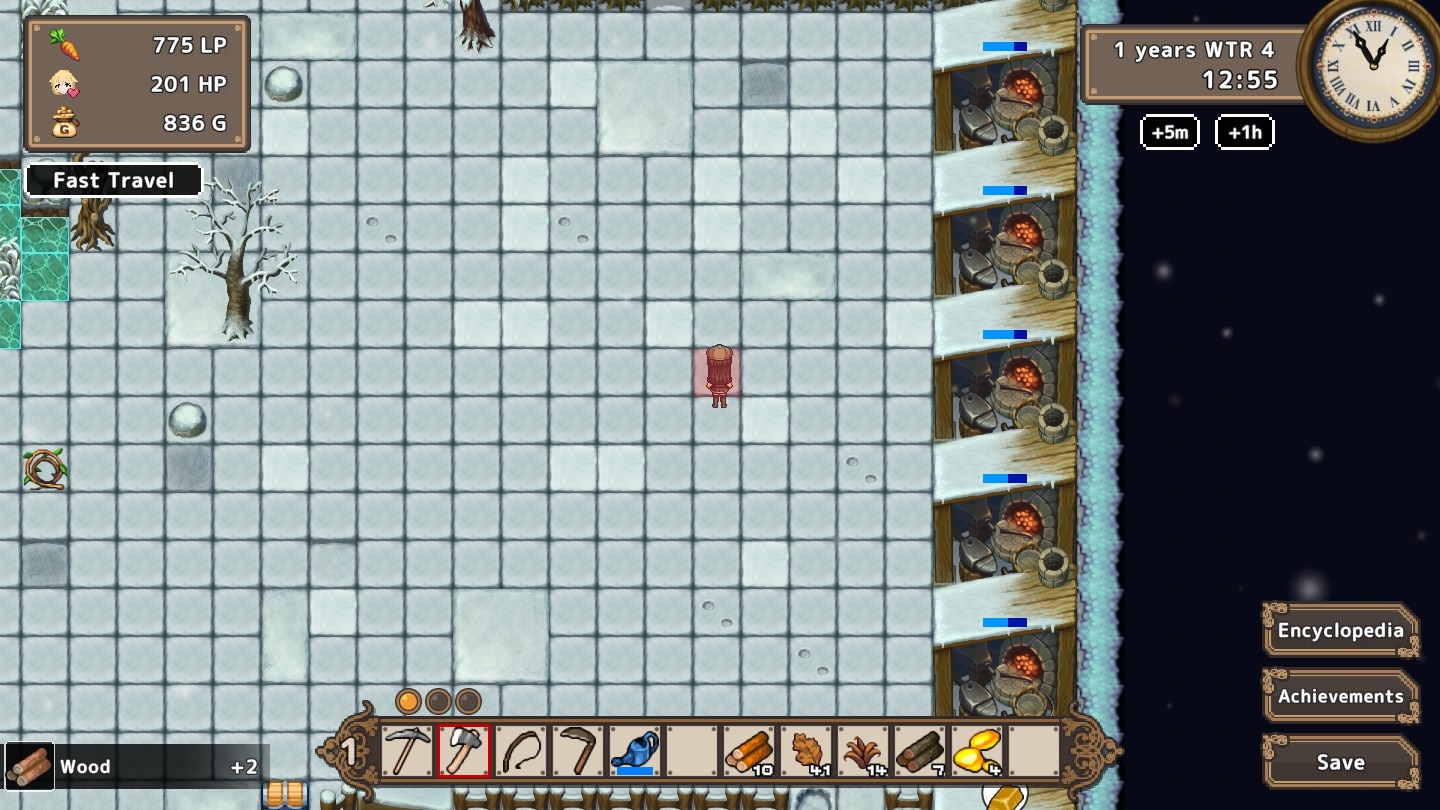
Task: Select the stack of 10 orange wood
Action: click(x=749, y=752)
